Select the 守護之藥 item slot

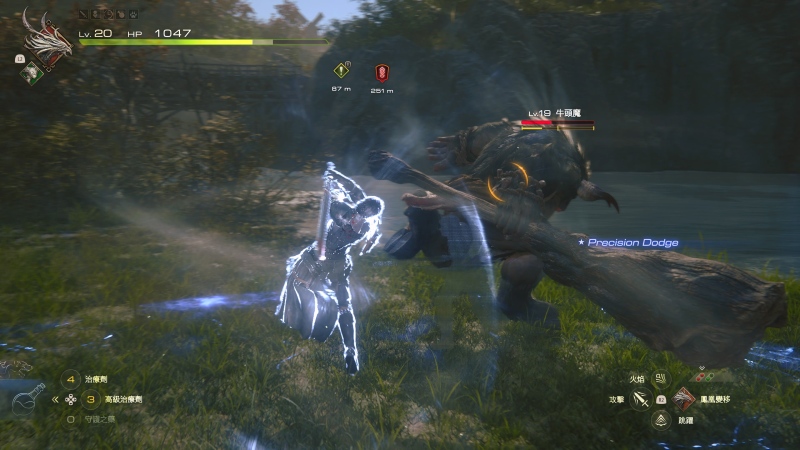tap(70, 419)
